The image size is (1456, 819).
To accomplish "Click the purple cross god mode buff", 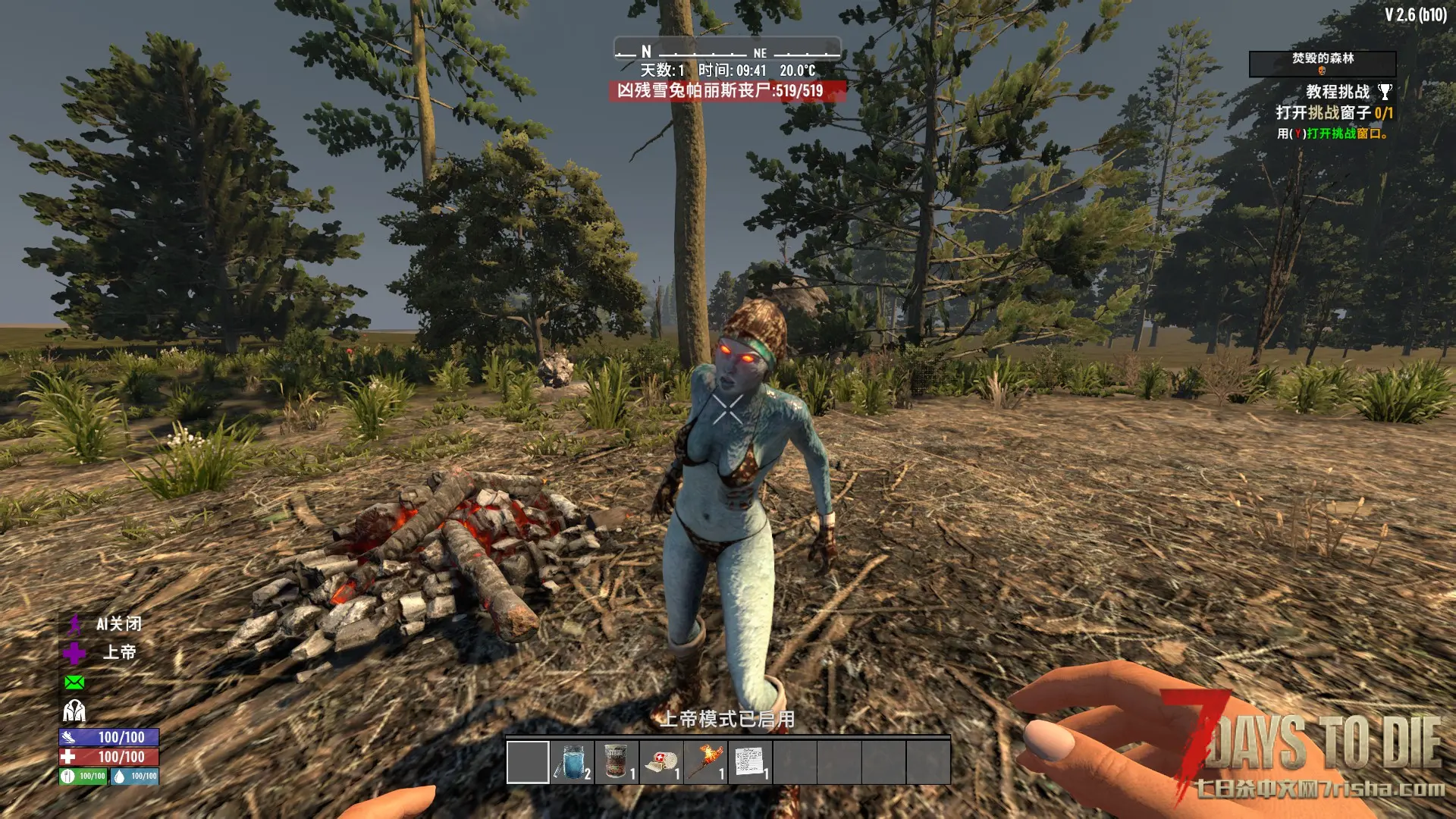I will pos(74,653).
